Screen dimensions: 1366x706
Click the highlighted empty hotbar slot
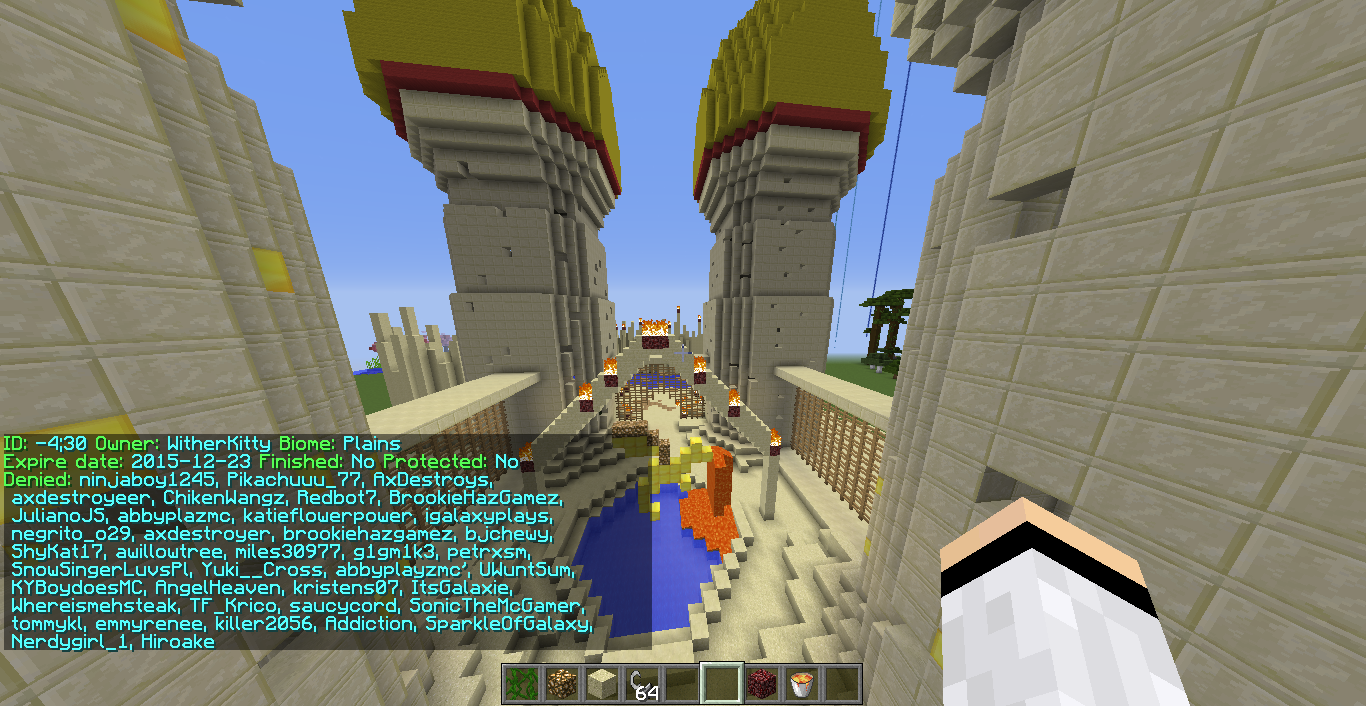click(721, 684)
